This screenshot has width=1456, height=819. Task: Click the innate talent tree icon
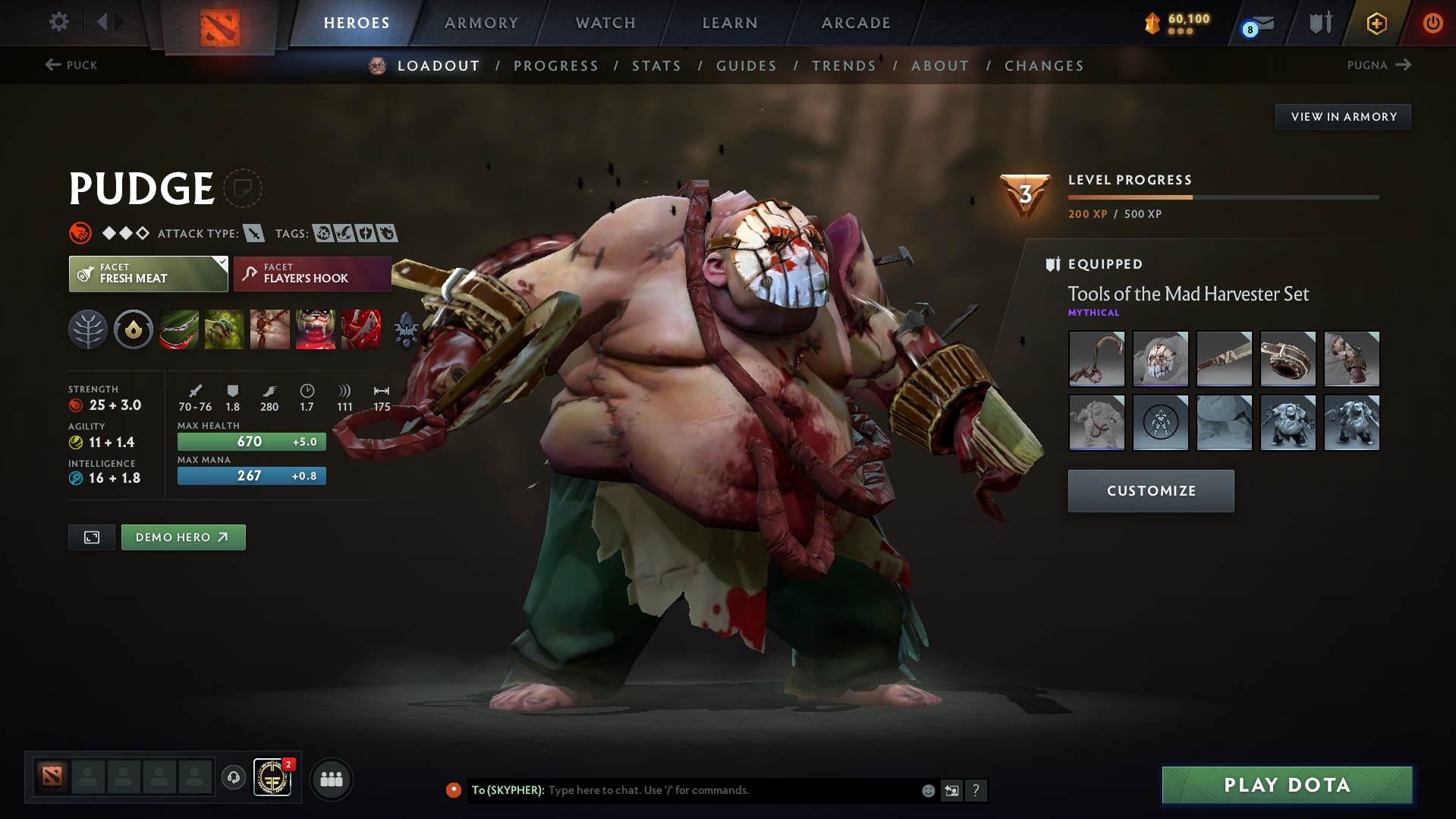pyautogui.click(x=88, y=329)
